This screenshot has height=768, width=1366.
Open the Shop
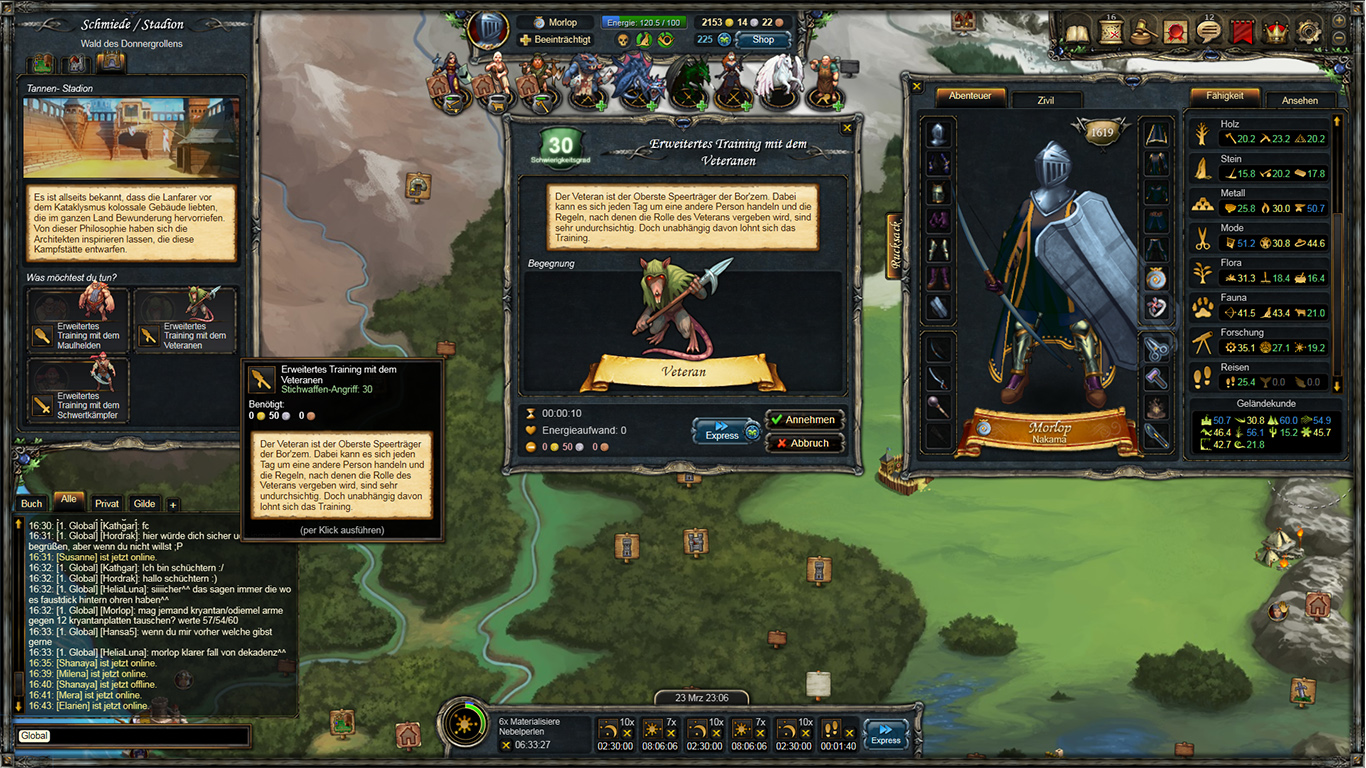(x=761, y=39)
